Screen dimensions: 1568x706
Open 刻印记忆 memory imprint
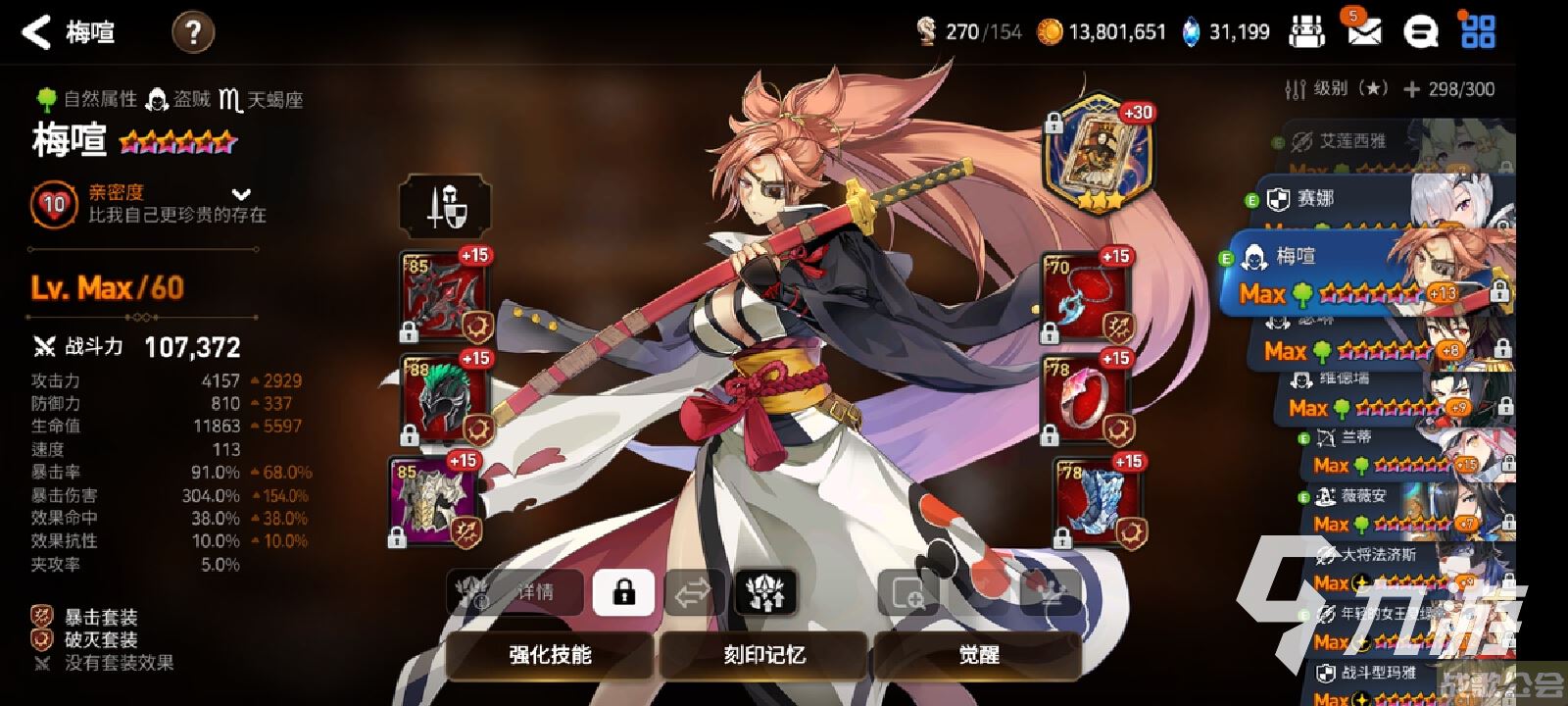coord(764,655)
